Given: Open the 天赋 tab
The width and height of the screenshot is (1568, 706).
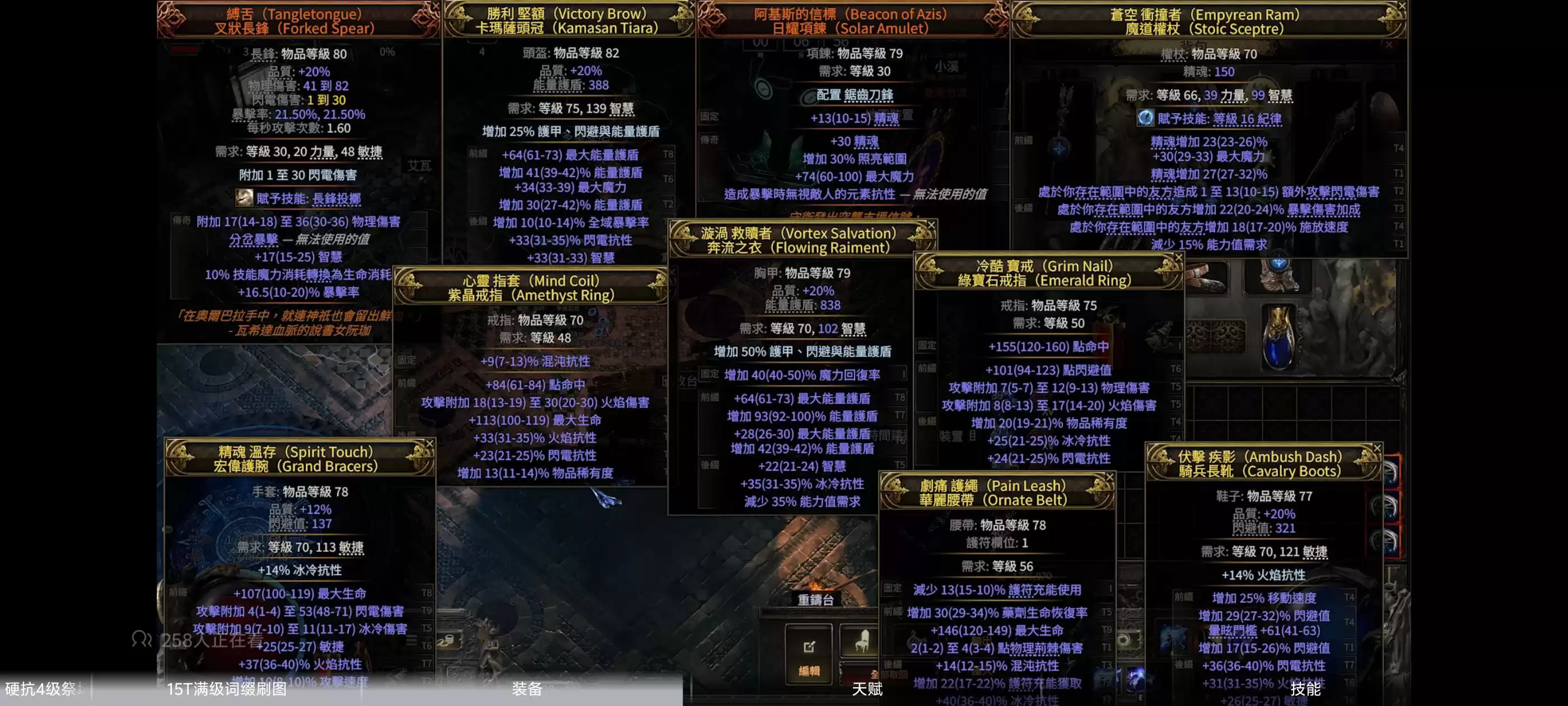Looking at the screenshot, I should pyautogui.click(x=867, y=689).
